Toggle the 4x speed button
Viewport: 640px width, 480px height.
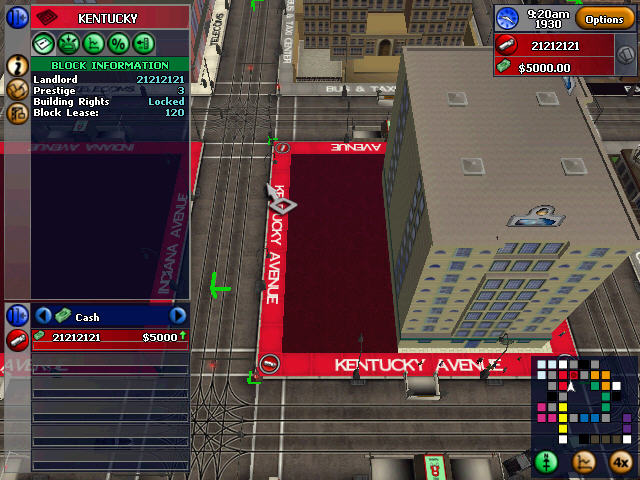(x=620, y=462)
